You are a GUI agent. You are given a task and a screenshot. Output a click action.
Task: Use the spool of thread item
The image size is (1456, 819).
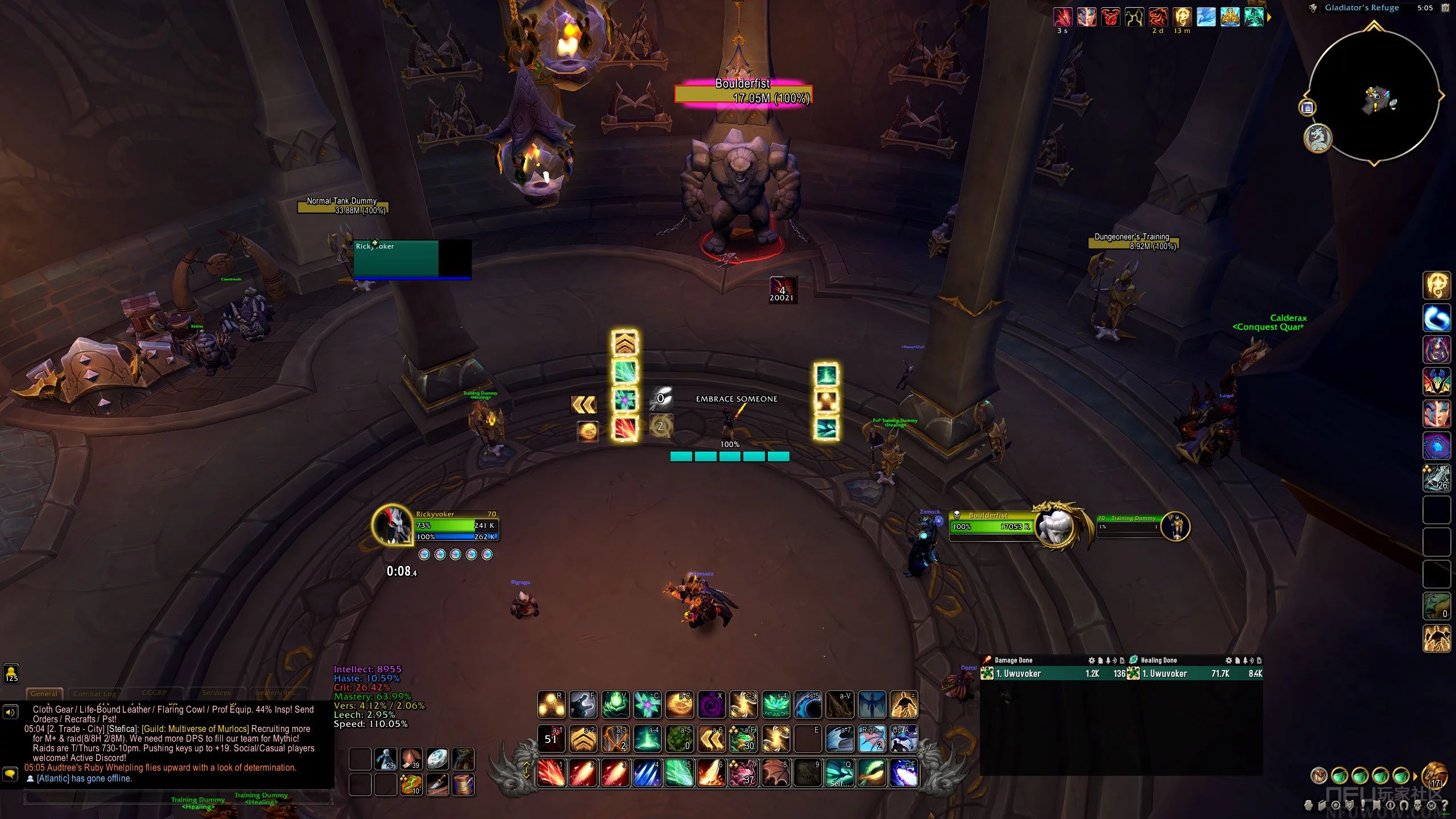pos(464,785)
